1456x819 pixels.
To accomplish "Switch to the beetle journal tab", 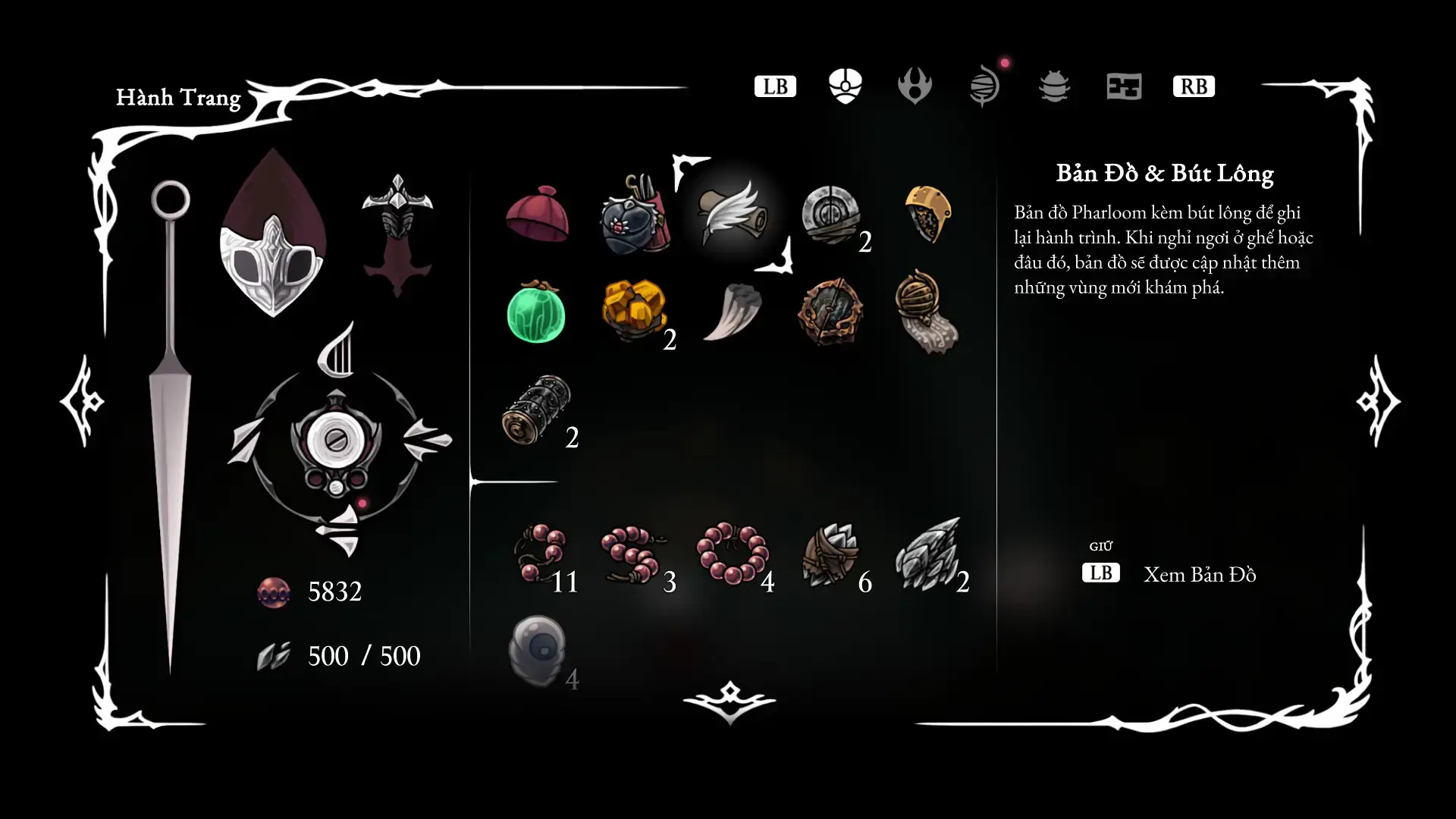I will [x=1054, y=86].
